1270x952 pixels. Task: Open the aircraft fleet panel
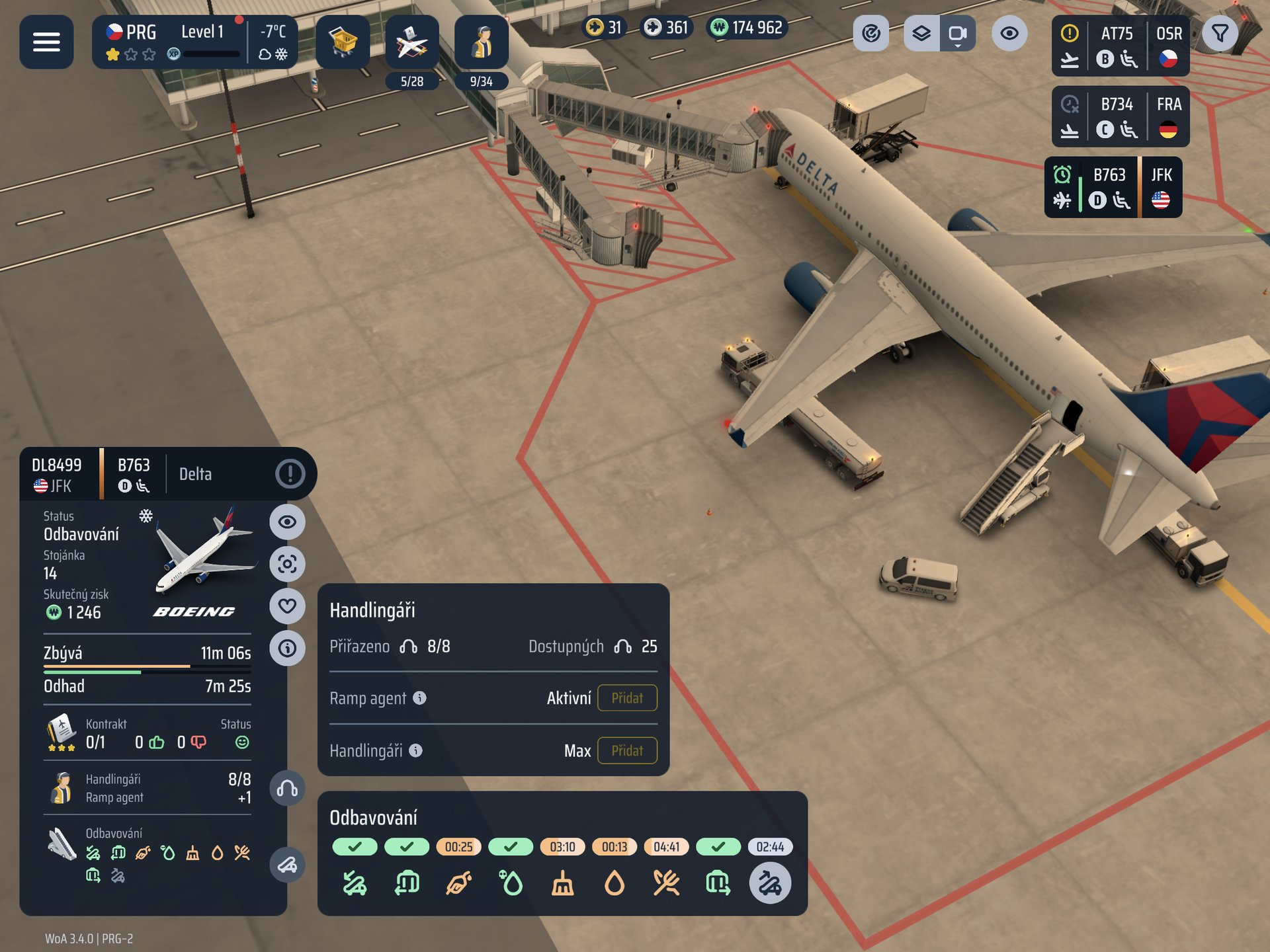point(412,43)
